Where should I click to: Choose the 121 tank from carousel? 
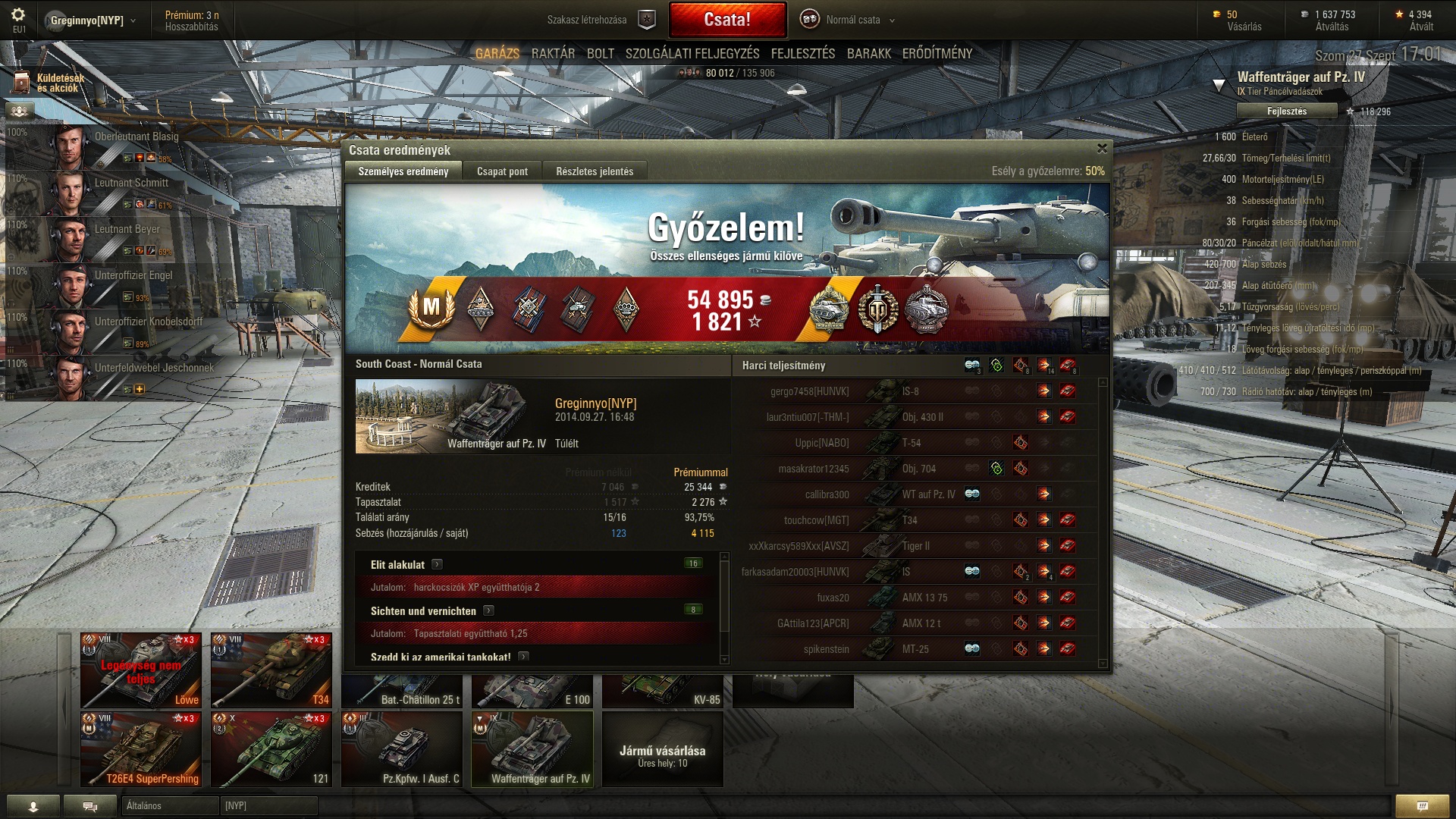tap(271, 748)
